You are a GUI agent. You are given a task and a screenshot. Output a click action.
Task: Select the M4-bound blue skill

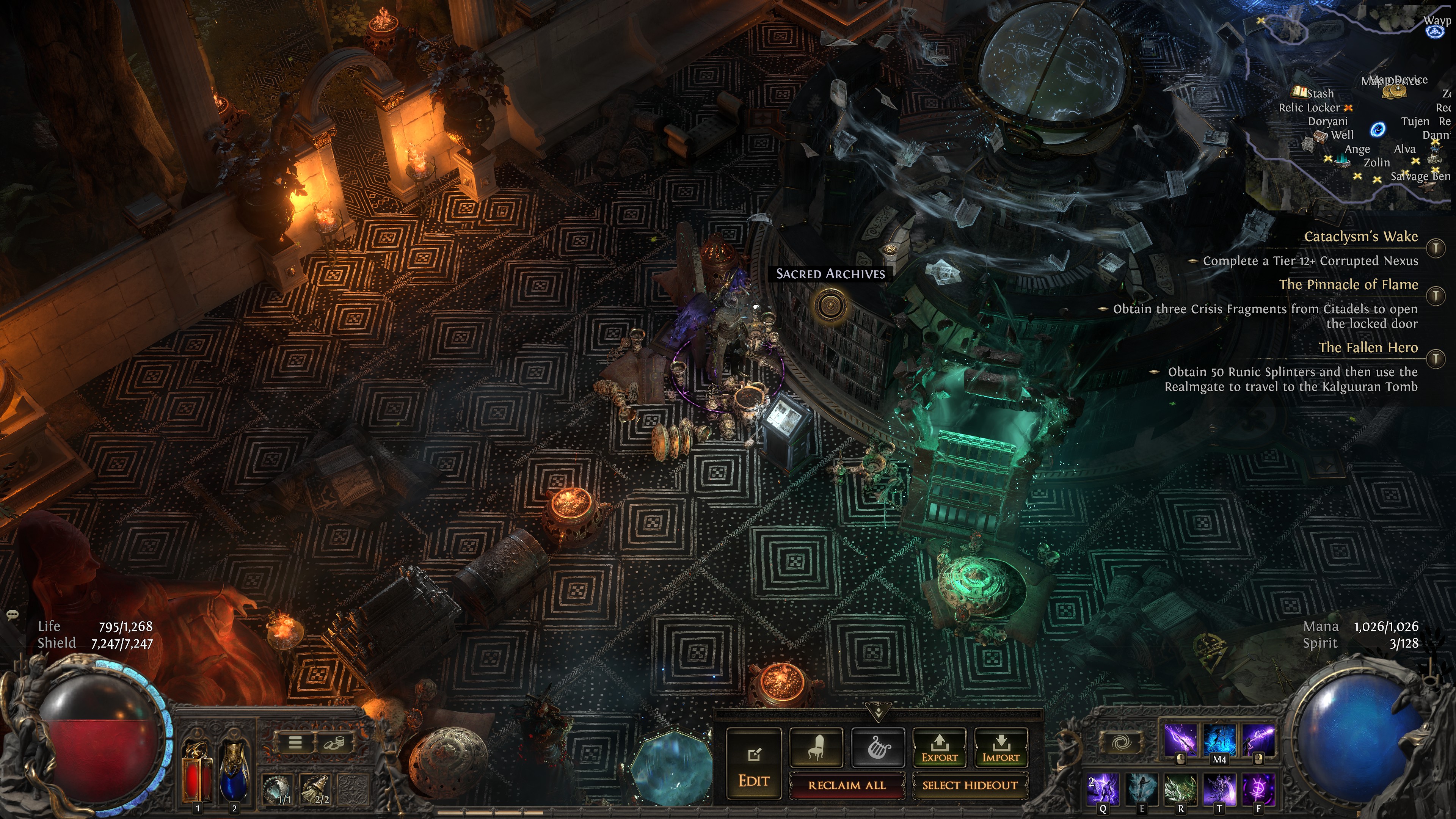coord(1219,741)
